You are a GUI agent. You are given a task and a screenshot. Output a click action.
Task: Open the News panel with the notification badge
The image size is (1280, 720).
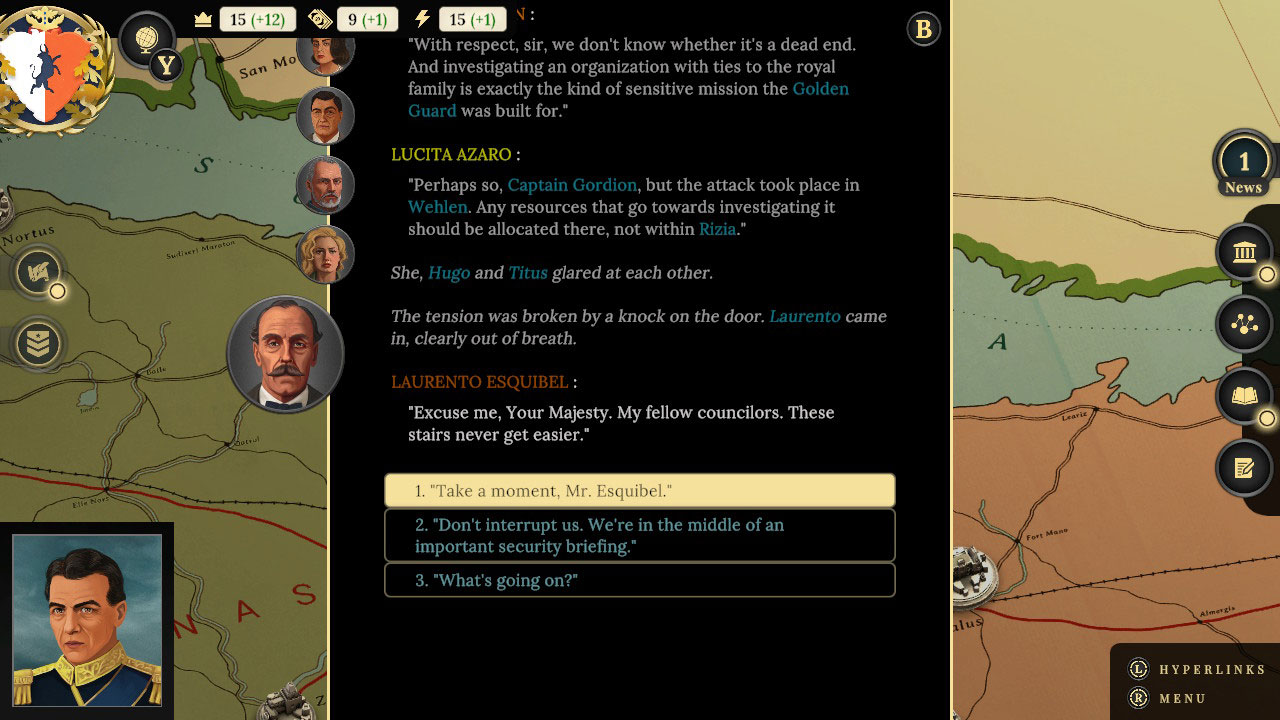click(1244, 161)
